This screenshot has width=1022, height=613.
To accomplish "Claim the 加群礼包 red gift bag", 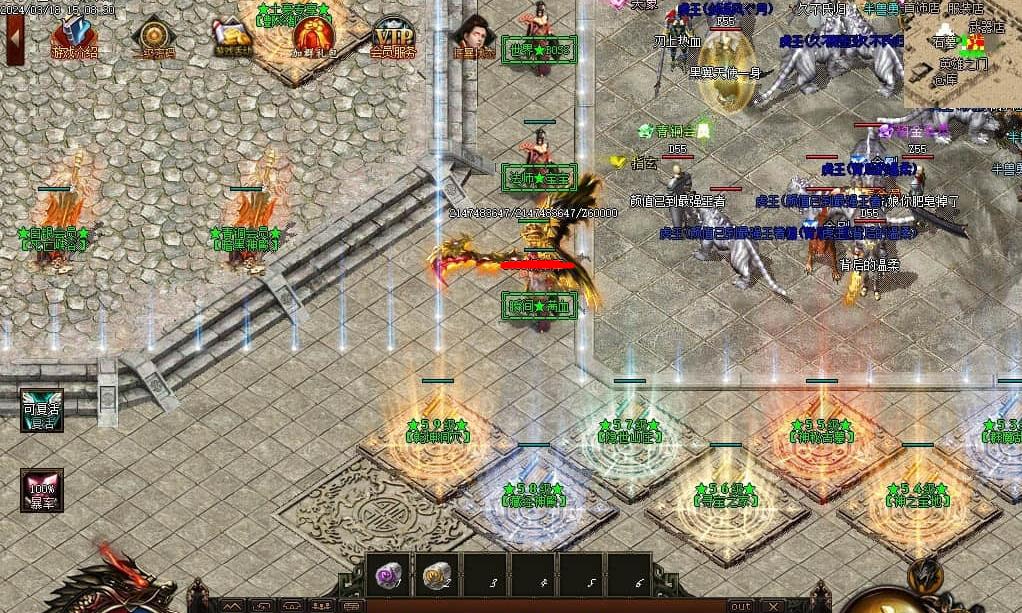I will point(313,38).
